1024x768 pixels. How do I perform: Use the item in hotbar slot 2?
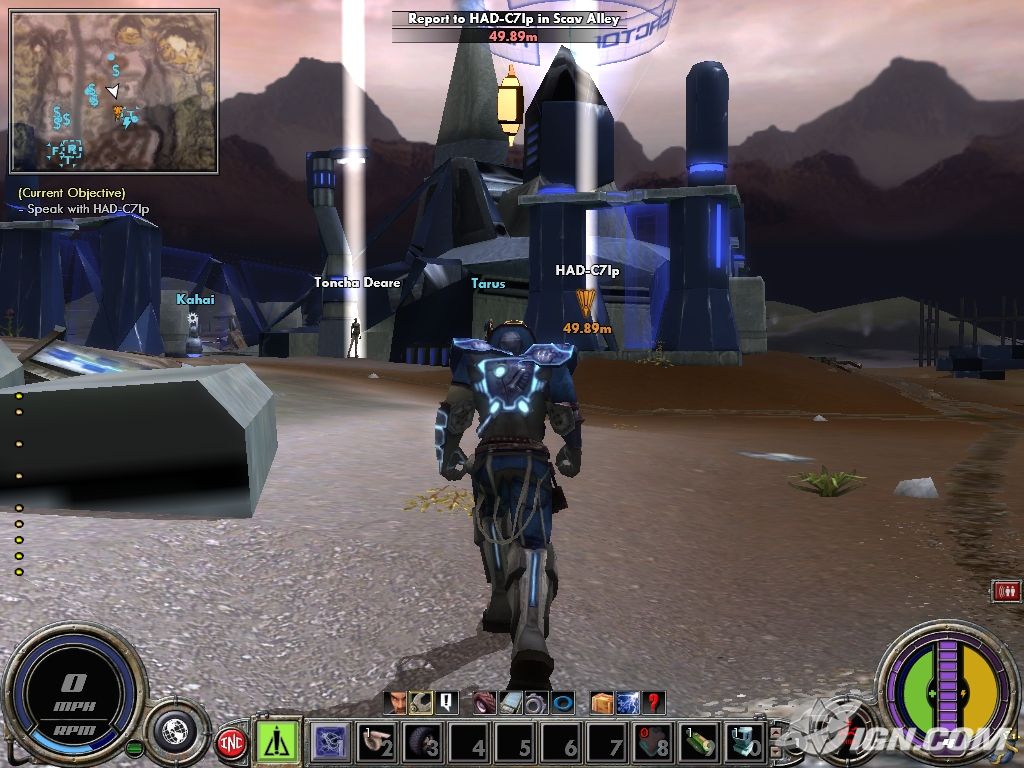376,742
